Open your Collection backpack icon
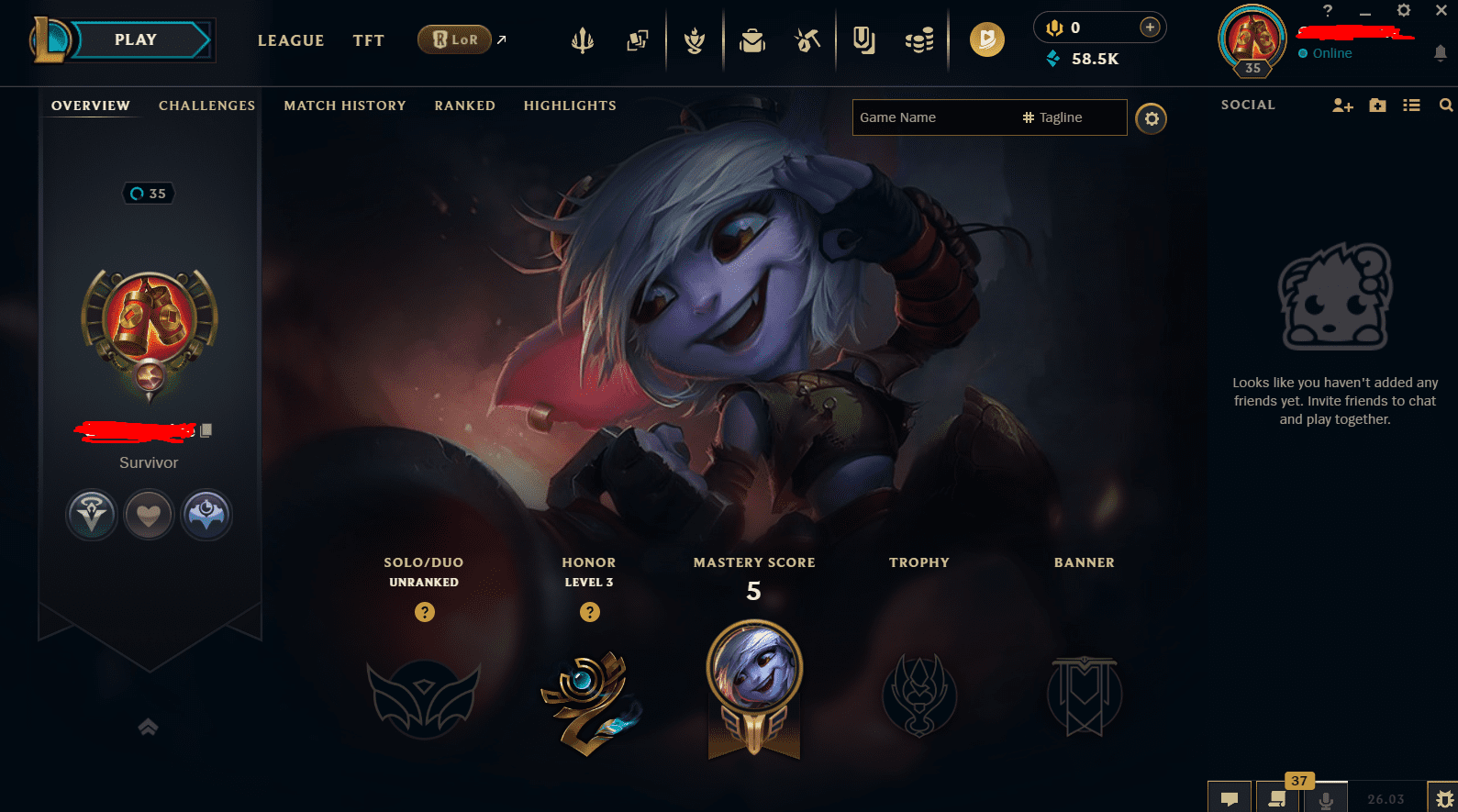Viewport: 1458px width, 812px height. [x=752, y=39]
